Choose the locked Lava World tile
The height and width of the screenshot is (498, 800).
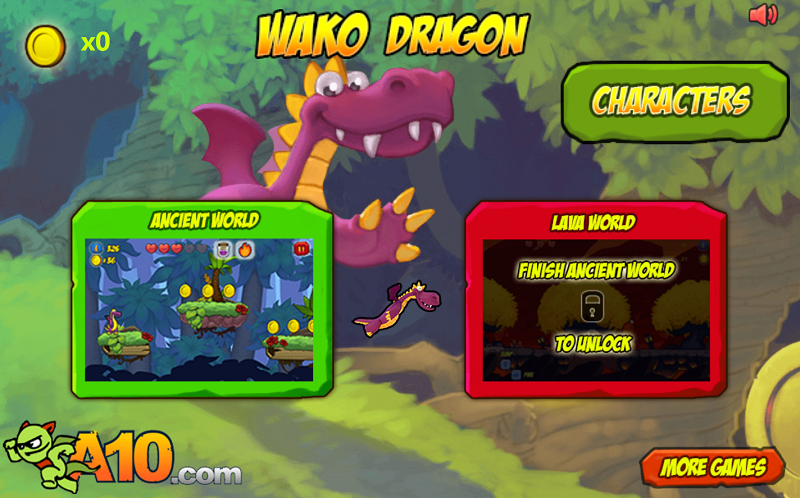pos(595,300)
